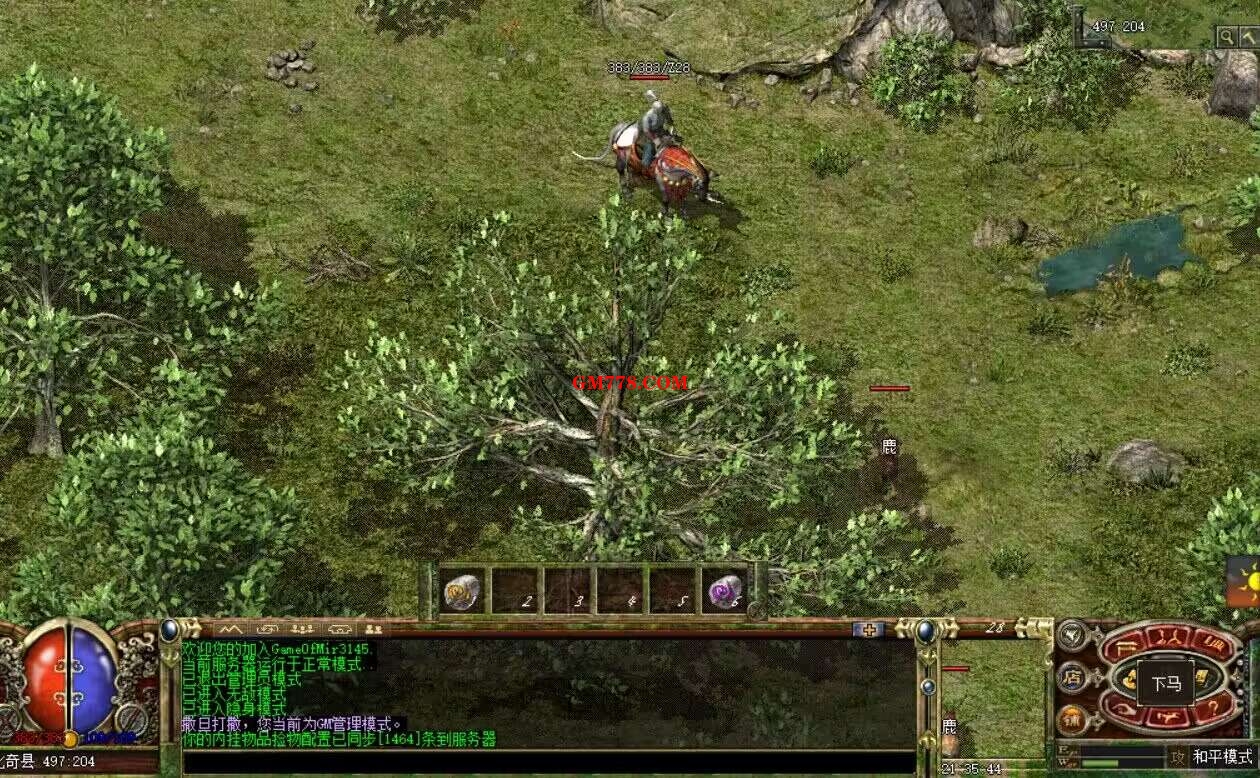The height and width of the screenshot is (778, 1260).
Task: Expand chat with the plus button
Action: (868, 629)
